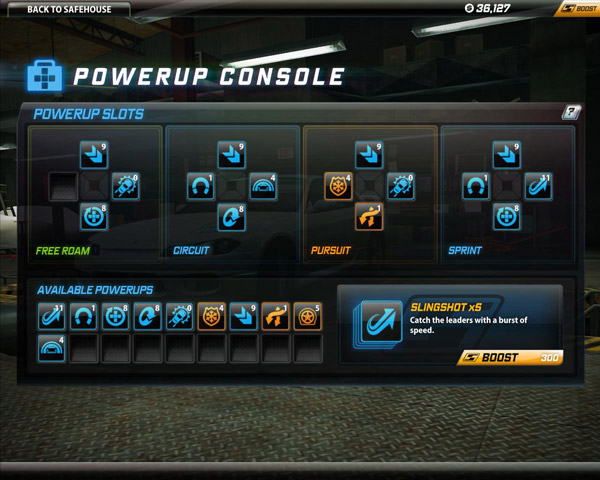Click the empty Free Roam powerup slot
Image resolution: width=600 pixels, height=480 pixels.
tap(65, 187)
